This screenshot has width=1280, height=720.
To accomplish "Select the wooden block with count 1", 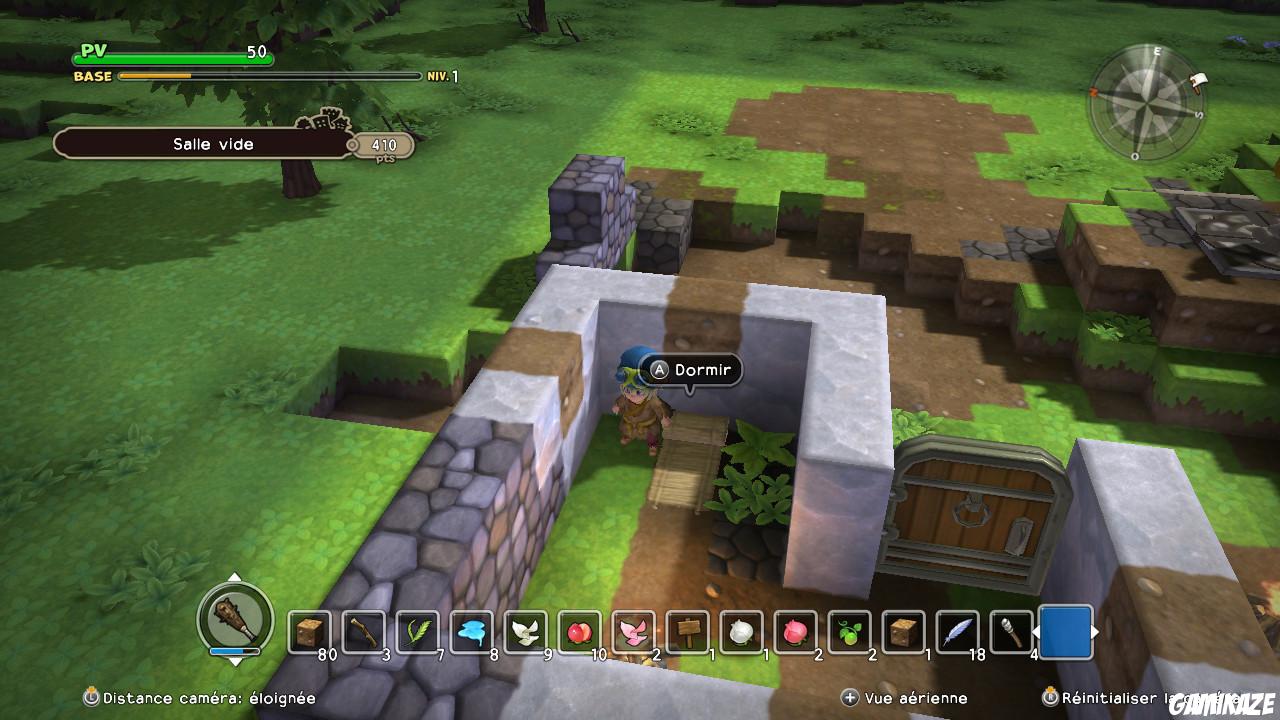I will pyautogui.click(x=902, y=630).
